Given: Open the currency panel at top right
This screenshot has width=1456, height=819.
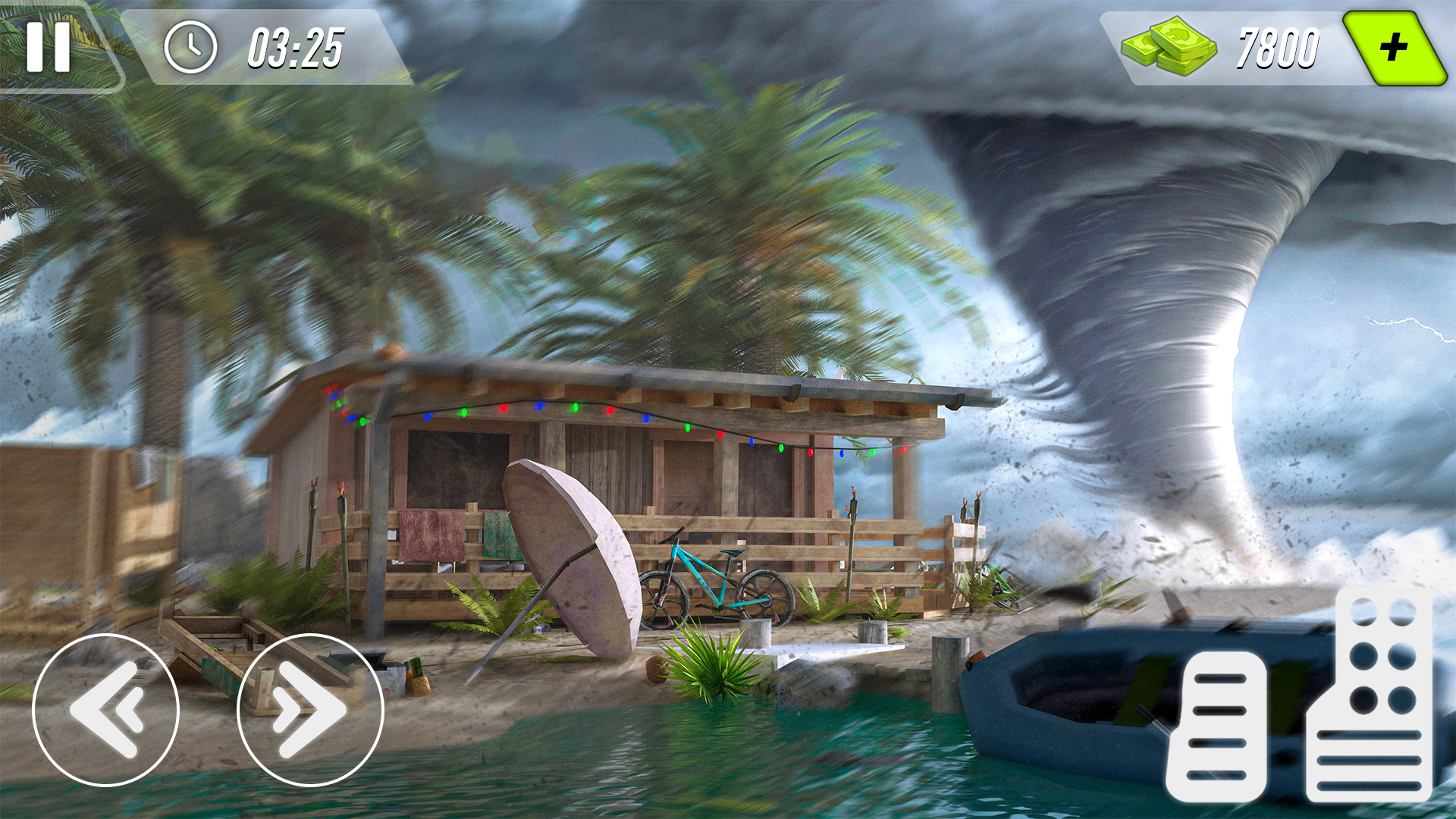Looking at the screenshot, I should (x=1251, y=47).
